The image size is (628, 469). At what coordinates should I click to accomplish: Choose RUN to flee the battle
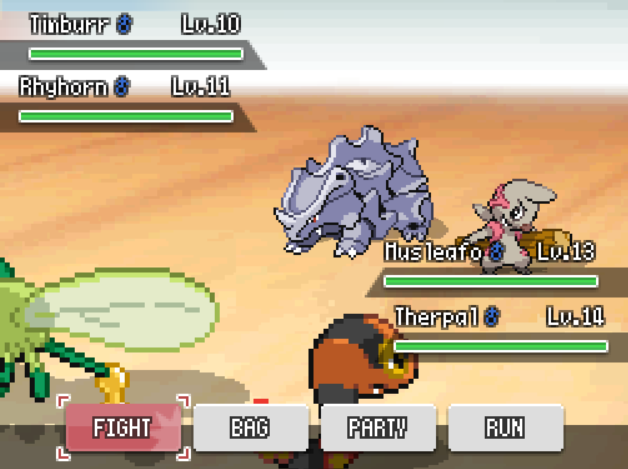pos(504,428)
